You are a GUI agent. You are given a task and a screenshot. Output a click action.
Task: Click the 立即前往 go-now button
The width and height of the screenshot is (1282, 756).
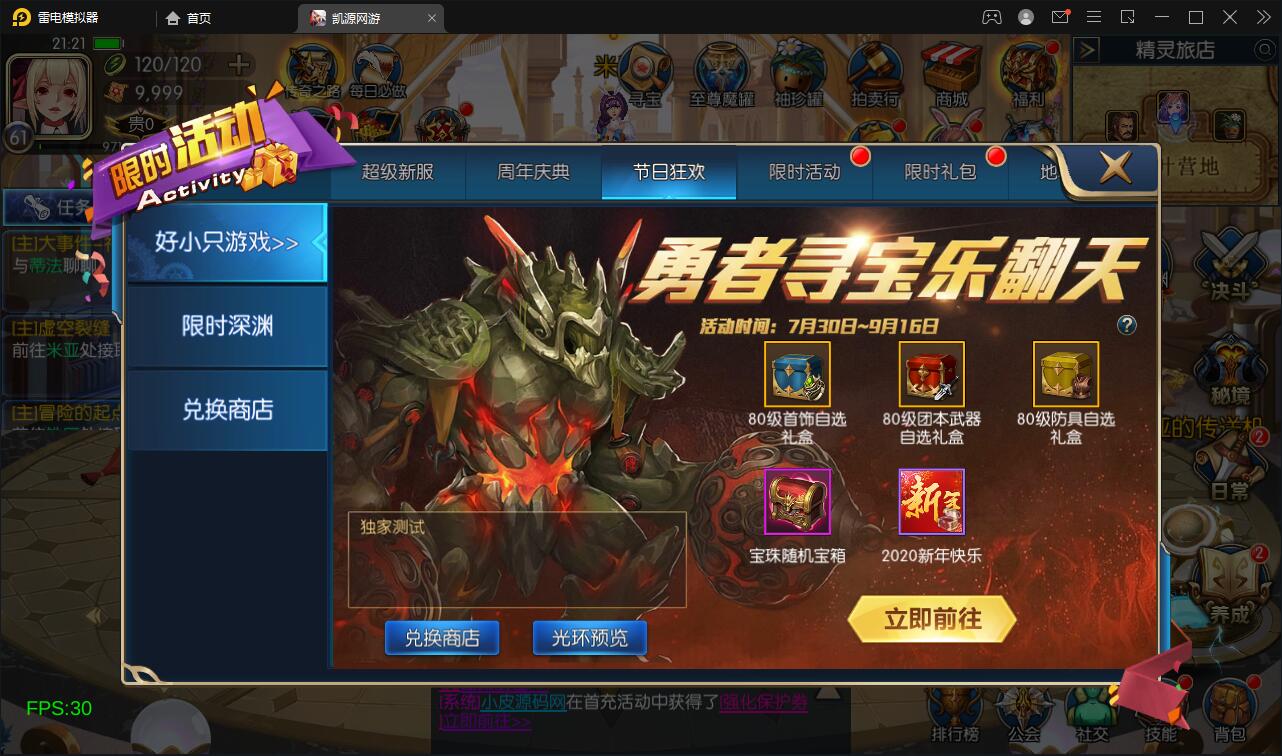point(932,618)
